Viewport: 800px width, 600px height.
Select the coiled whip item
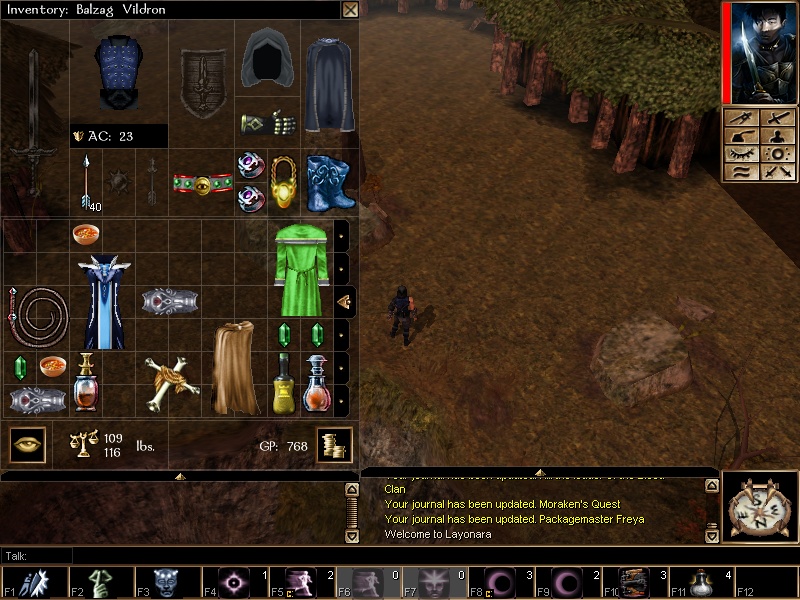(38, 317)
